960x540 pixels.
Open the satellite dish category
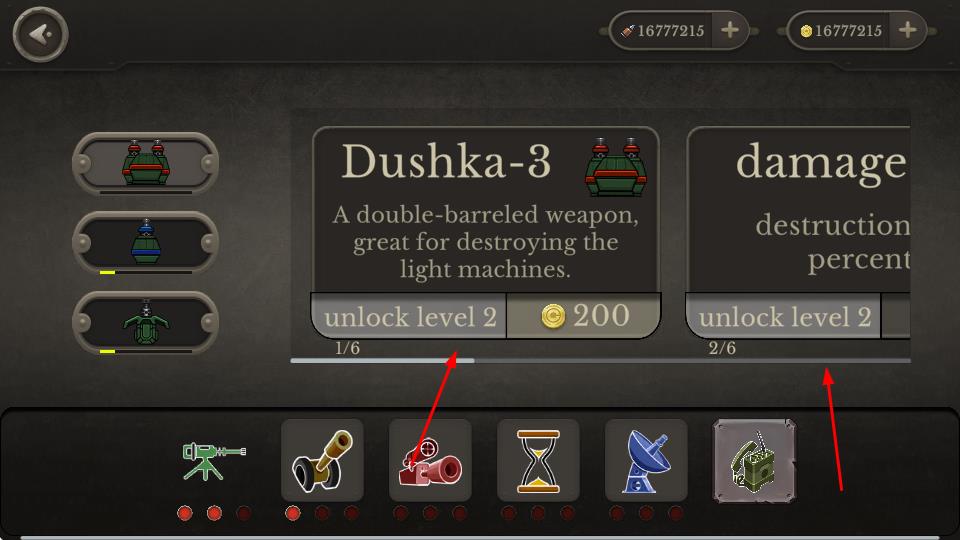coord(646,461)
